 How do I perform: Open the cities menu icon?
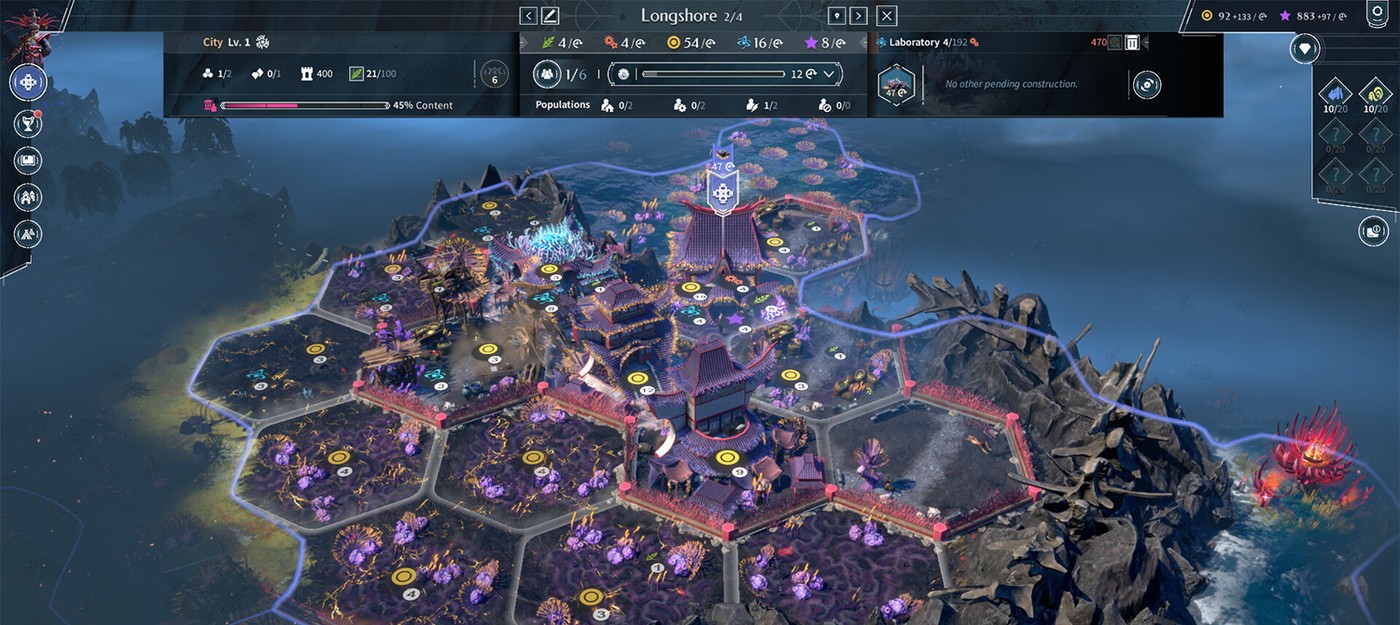click(28, 197)
